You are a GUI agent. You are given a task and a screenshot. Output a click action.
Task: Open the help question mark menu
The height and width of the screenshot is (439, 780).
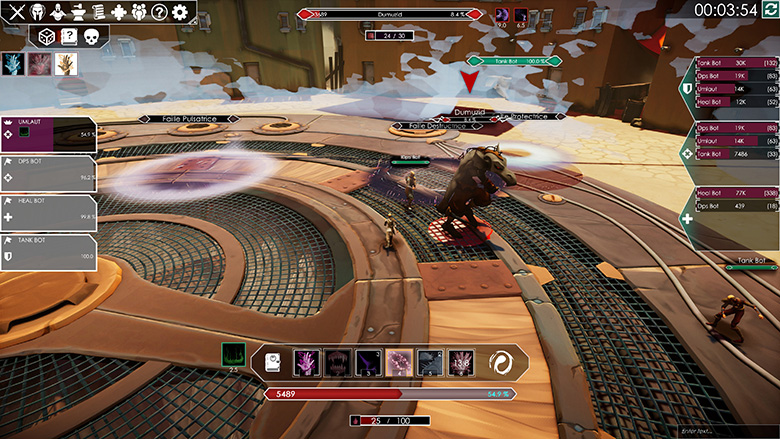click(x=159, y=13)
